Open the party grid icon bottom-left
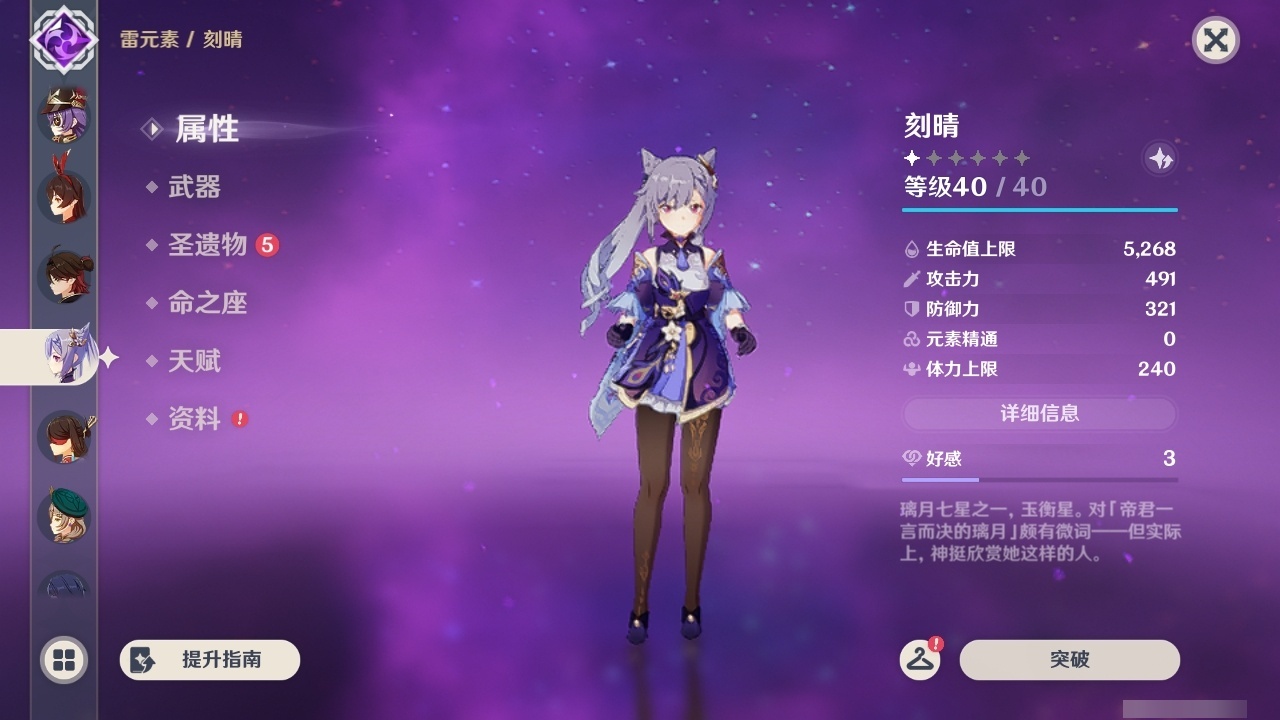1280x720 pixels. (63, 661)
